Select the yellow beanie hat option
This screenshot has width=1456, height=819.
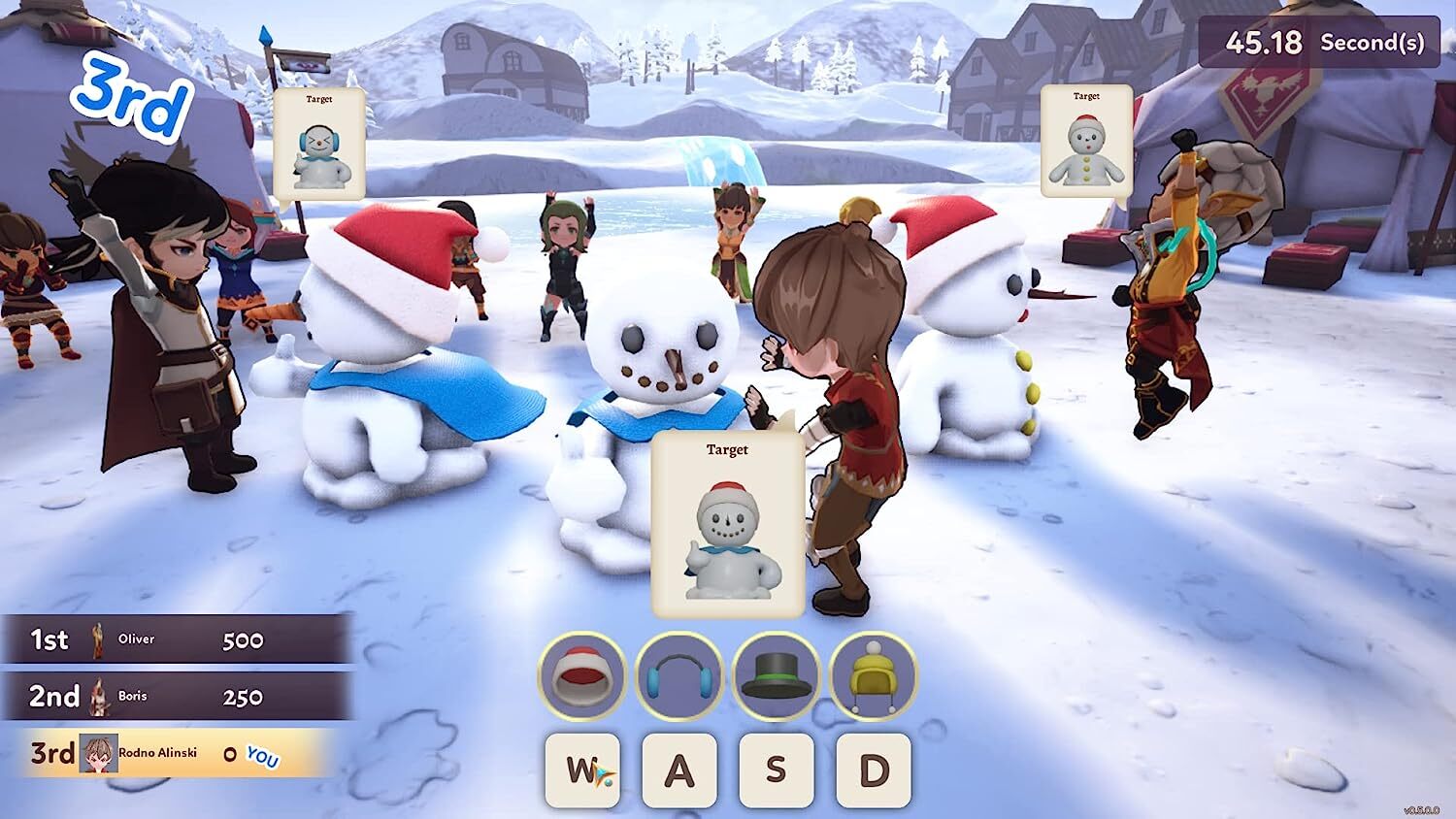tap(873, 676)
